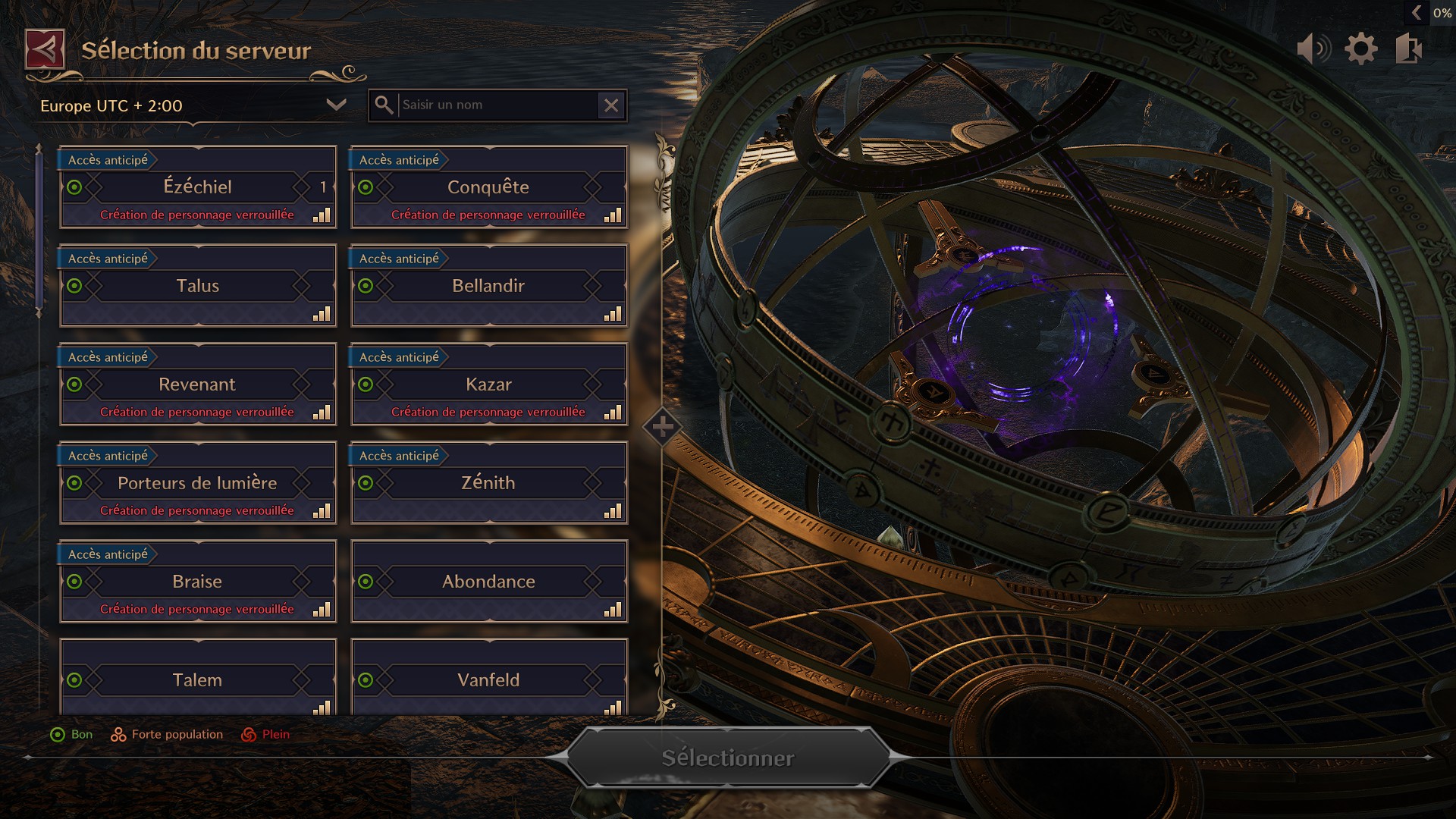Screen dimensions: 1456x819
Task: Select the Bellandir server card
Action: [x=489, y=286]
